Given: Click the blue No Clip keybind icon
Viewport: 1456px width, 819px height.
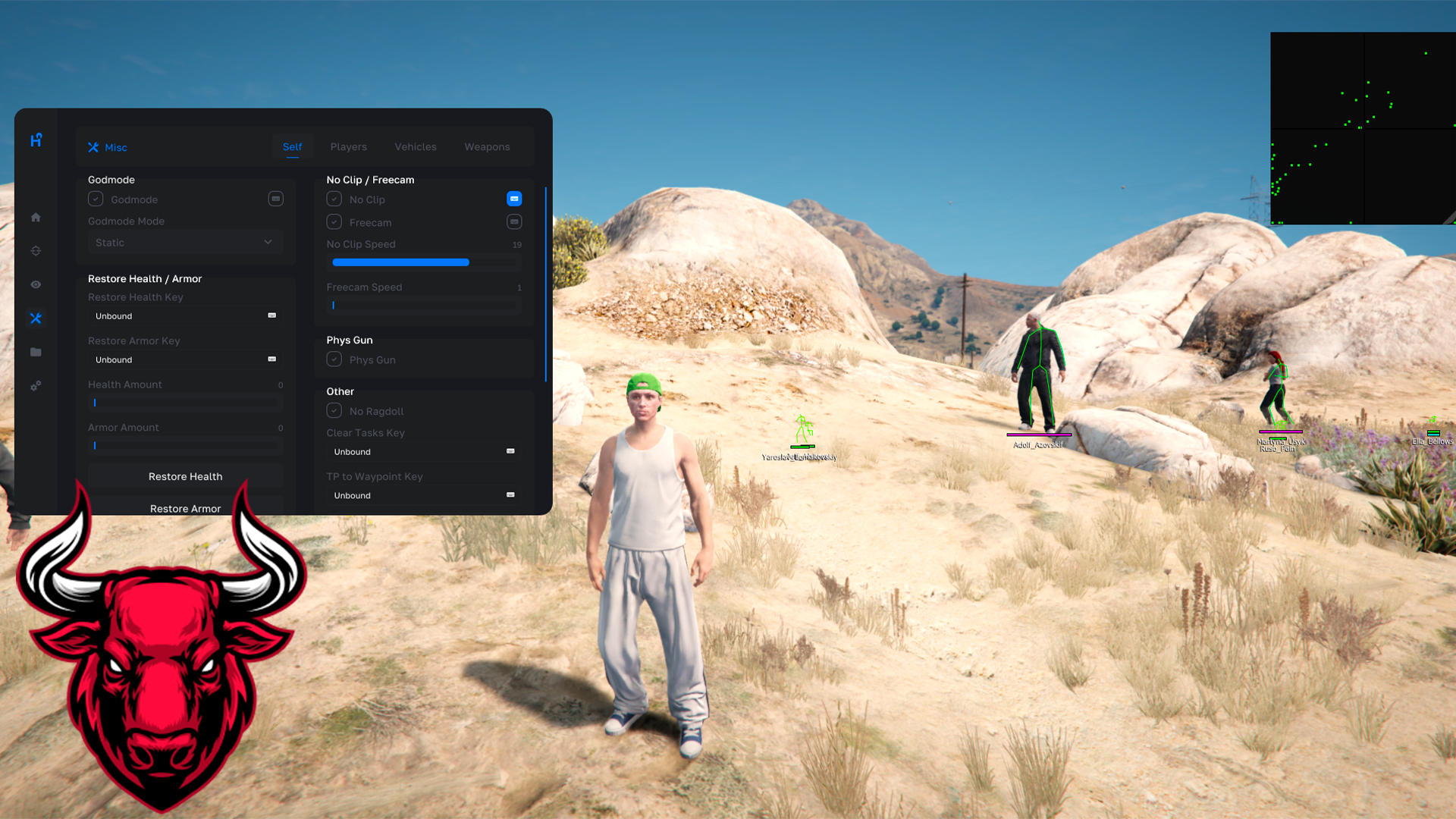Looking at the screenshot, I should pyautogui.click(x=514, y=199).
